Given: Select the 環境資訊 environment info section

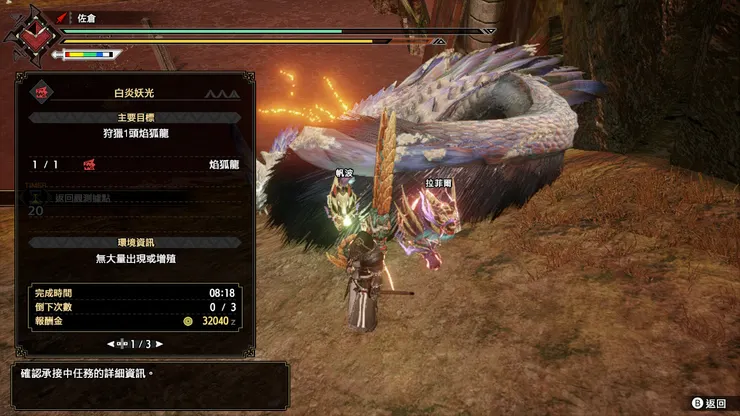Looking at the screenshot, I should click(x=133, y=243).
